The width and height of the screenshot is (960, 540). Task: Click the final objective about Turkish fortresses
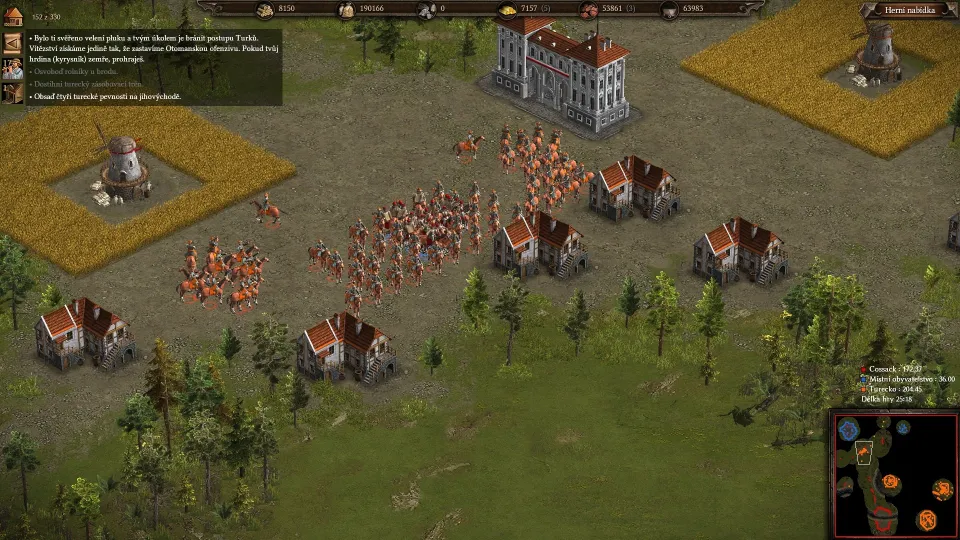point(107,97)
